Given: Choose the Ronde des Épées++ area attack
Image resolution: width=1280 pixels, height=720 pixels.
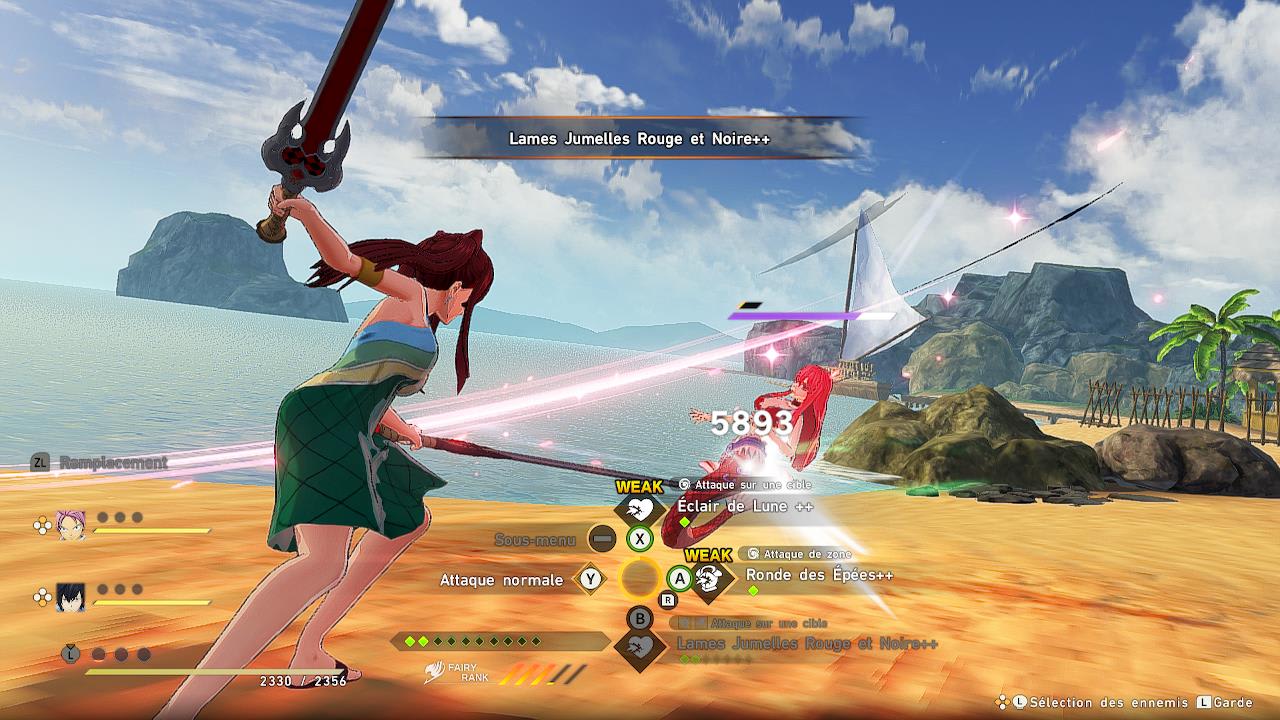Looking at the screenshot, I should (x=818, y=576).
